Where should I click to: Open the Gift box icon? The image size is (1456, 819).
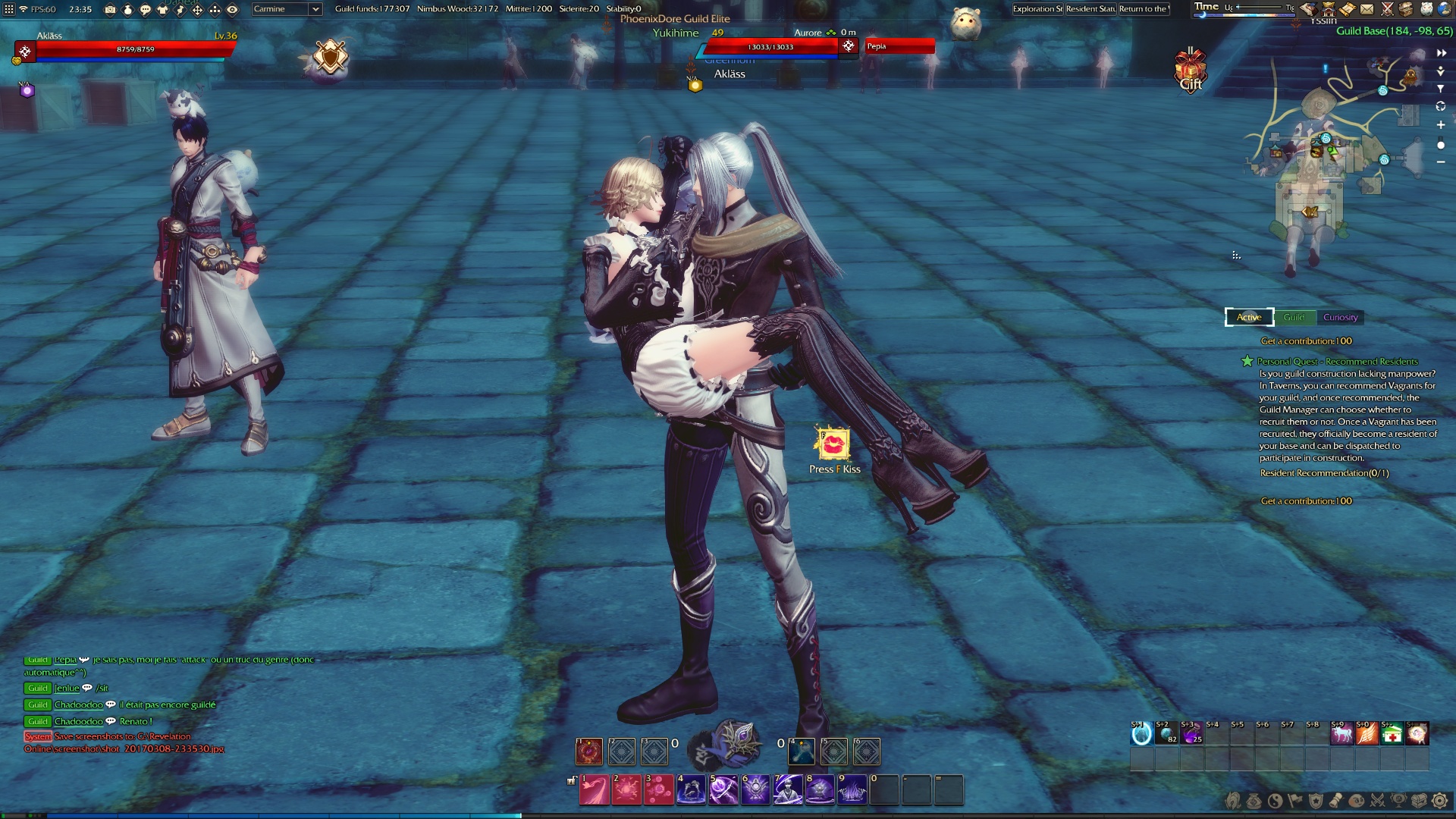tap(1191, 71)
